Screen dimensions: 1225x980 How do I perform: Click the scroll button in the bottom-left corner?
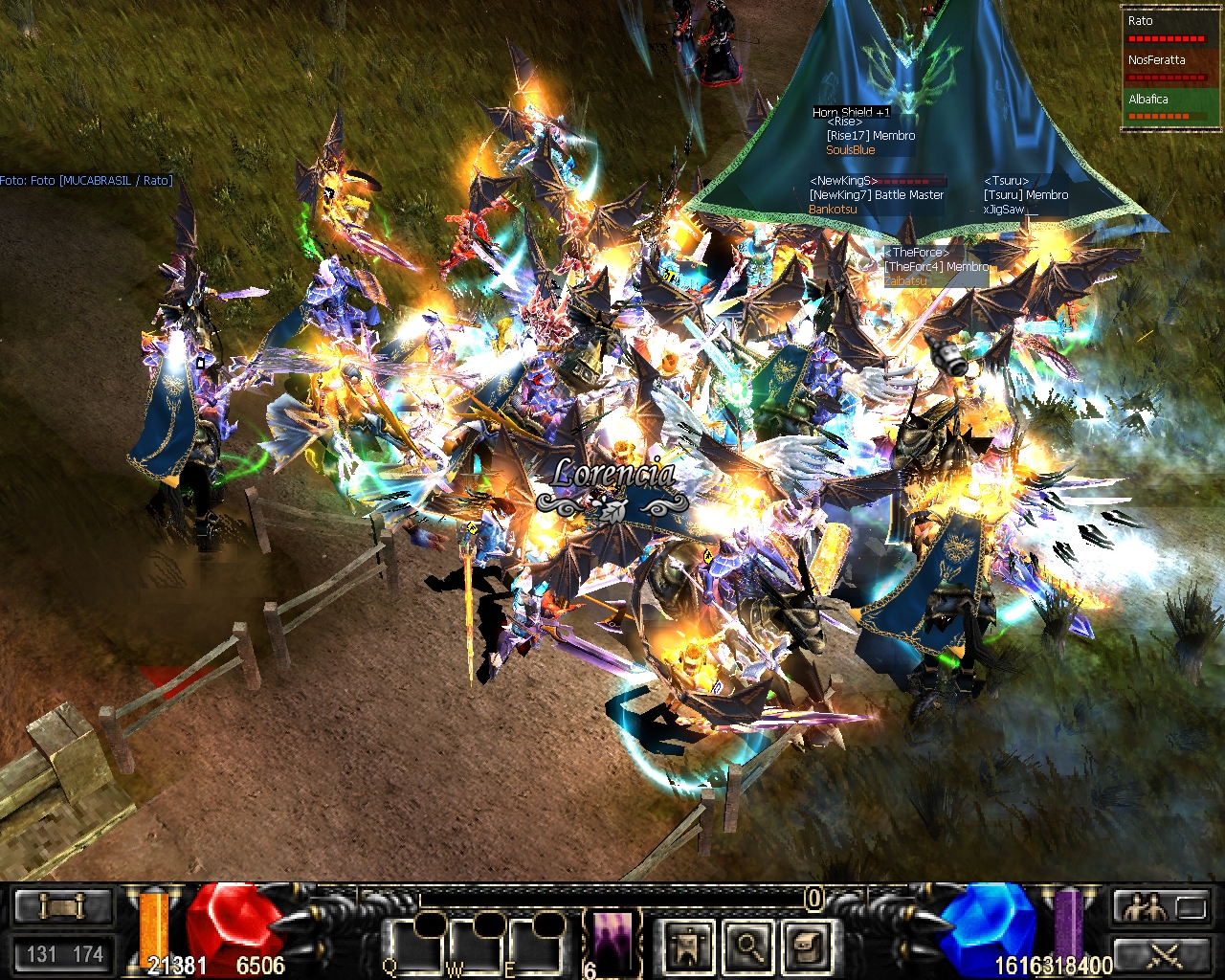click(63, 905)
